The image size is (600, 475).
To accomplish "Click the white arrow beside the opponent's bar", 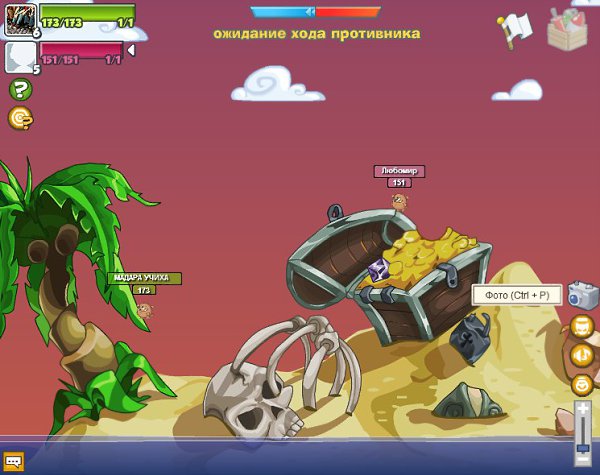I will (131, 49).
